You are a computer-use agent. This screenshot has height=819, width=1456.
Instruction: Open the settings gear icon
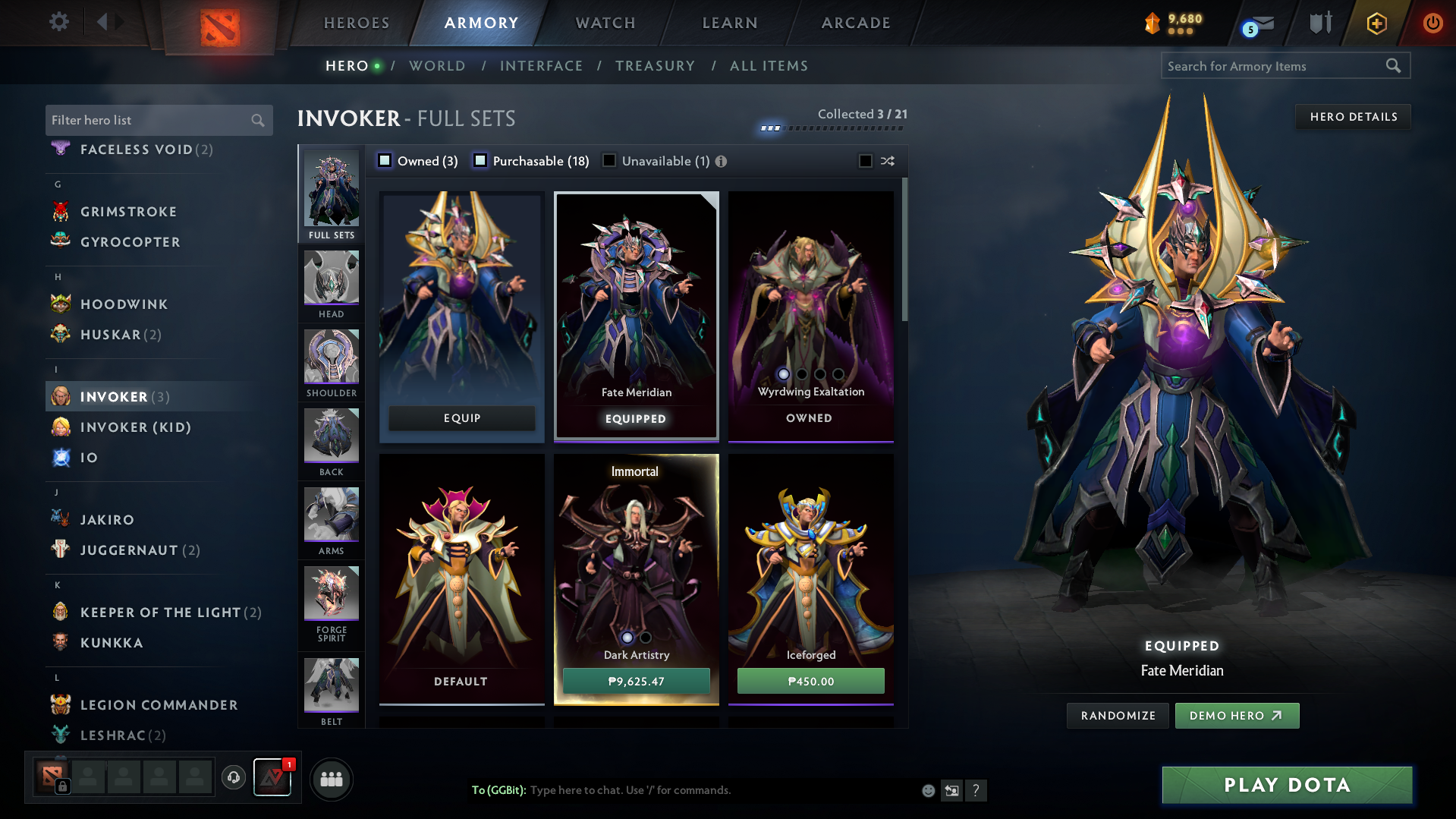pos(59,22)
